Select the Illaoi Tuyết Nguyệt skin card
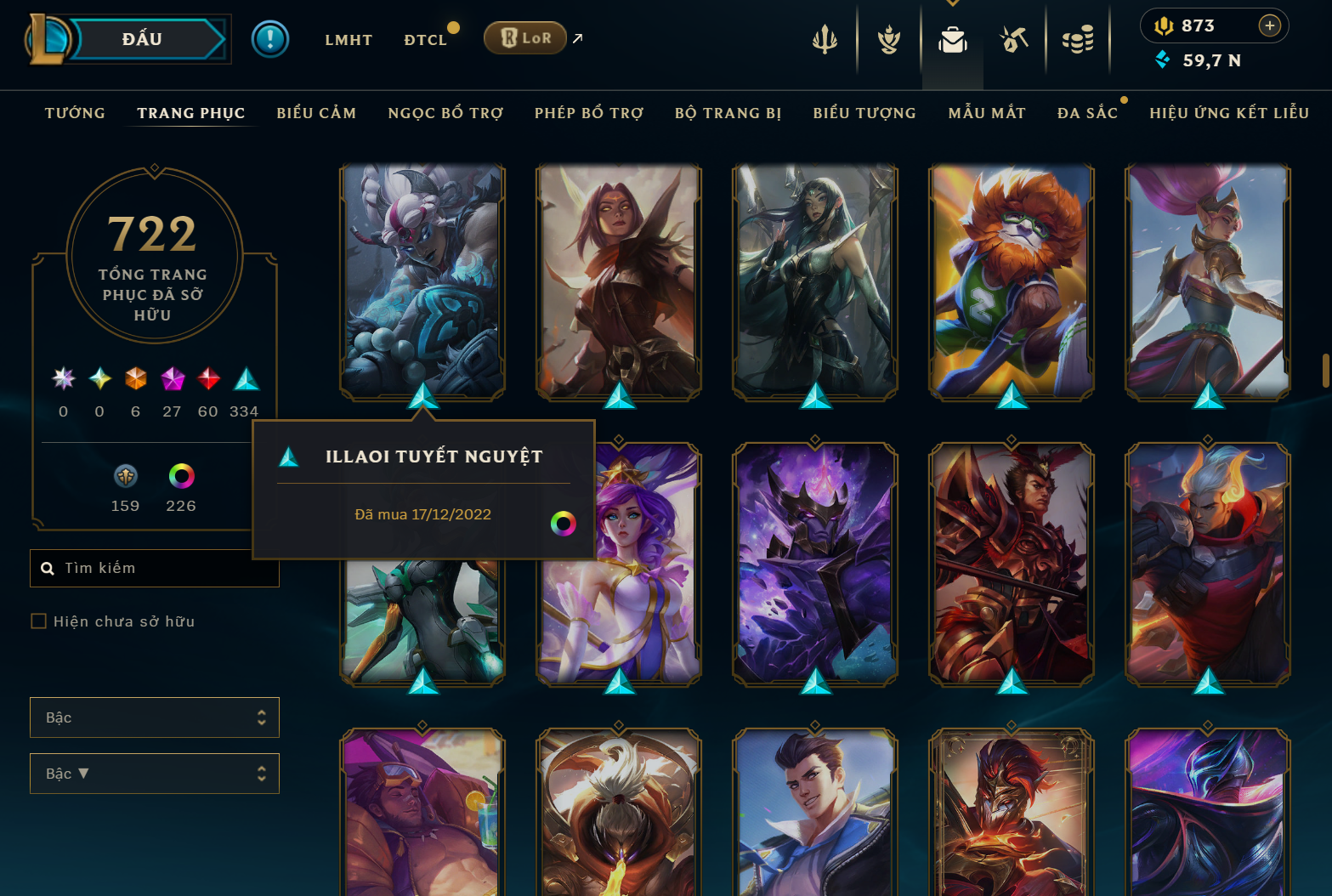The width and height of the screenshot is (1332, 896). tap(423, 281)
